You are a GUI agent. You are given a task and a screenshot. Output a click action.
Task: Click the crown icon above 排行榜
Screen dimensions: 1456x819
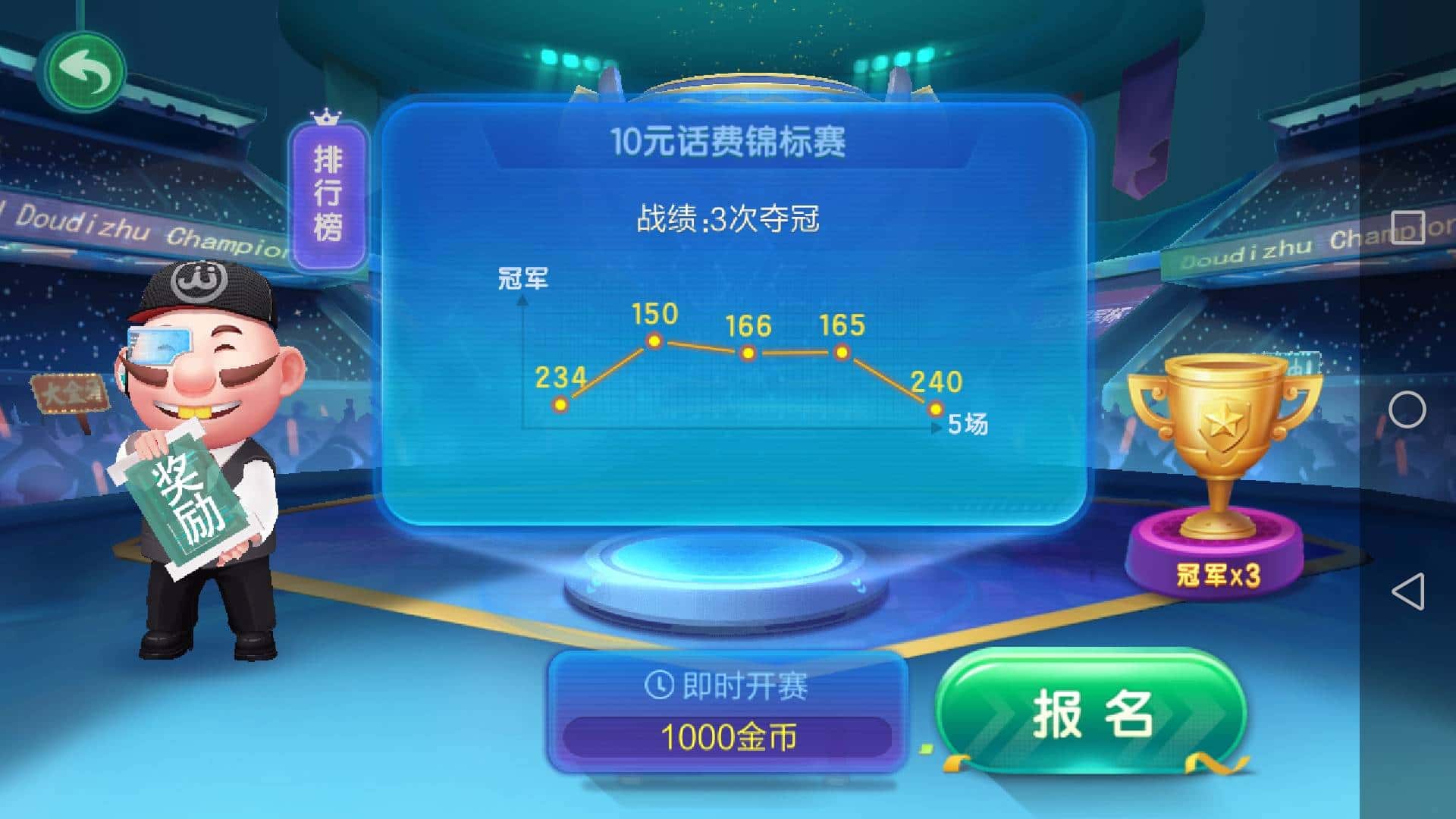pyautogui.click(x=325, y=120)
